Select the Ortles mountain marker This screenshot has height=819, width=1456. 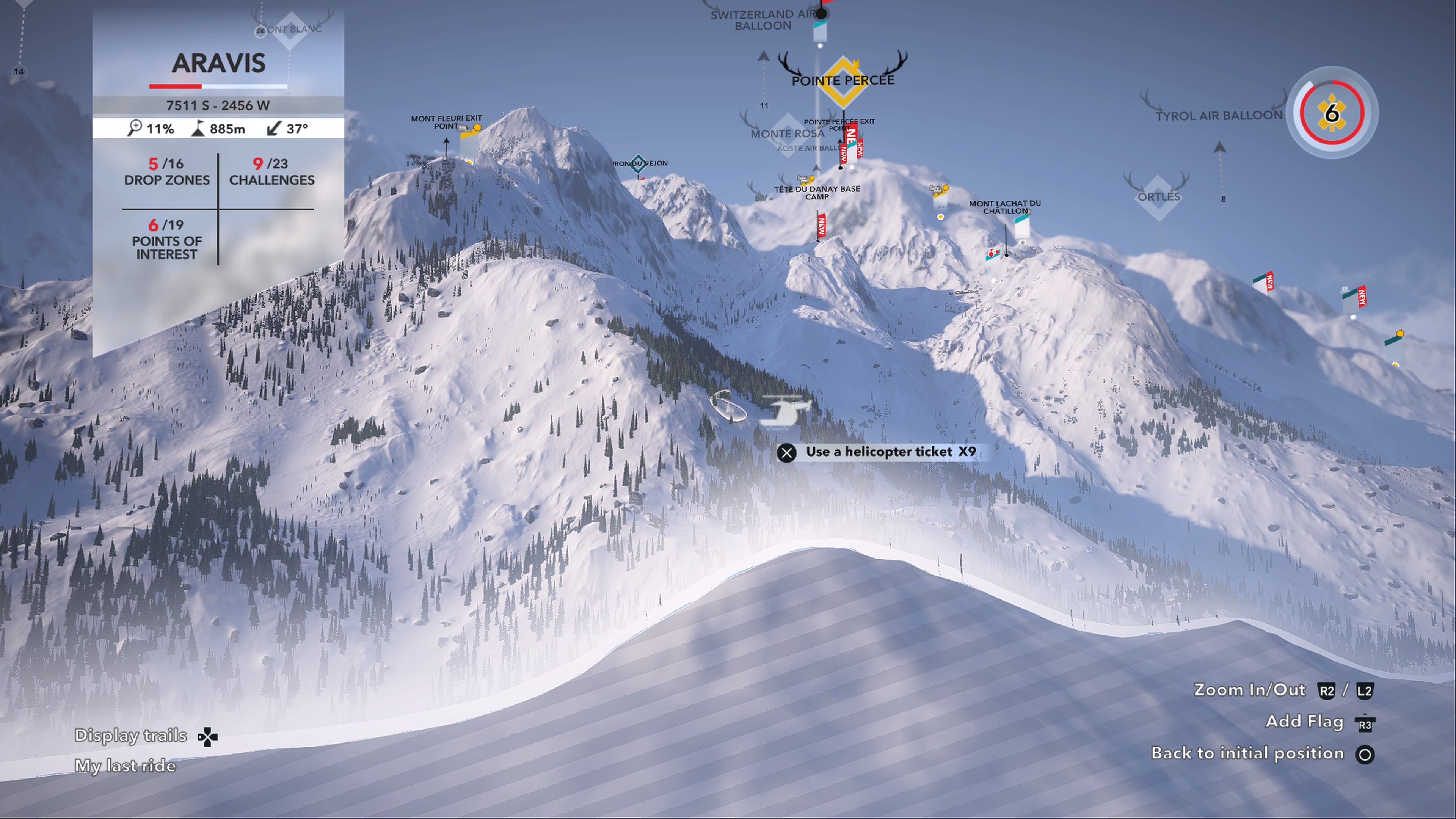(1158, 197)
